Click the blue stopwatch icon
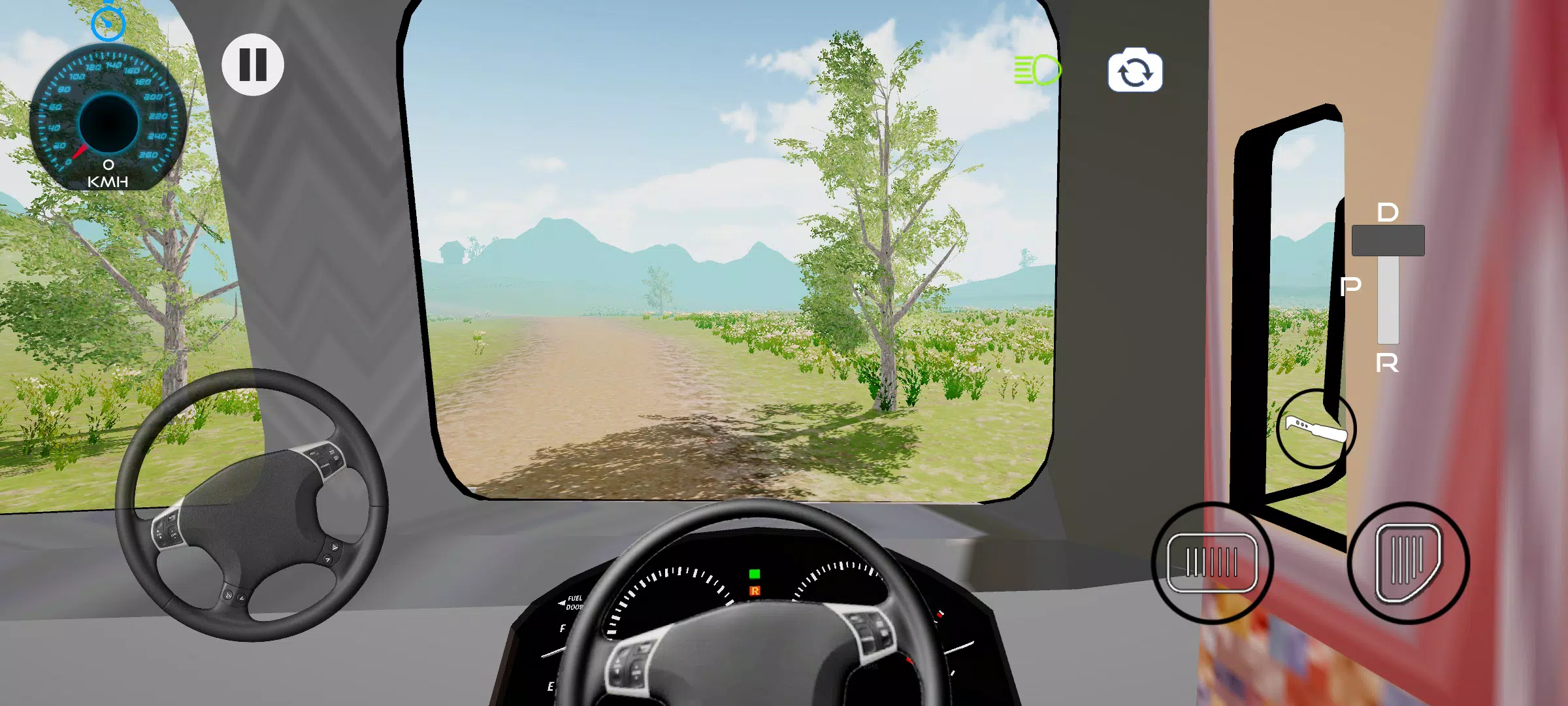1568x706 pixels. (x=108, y=24)
